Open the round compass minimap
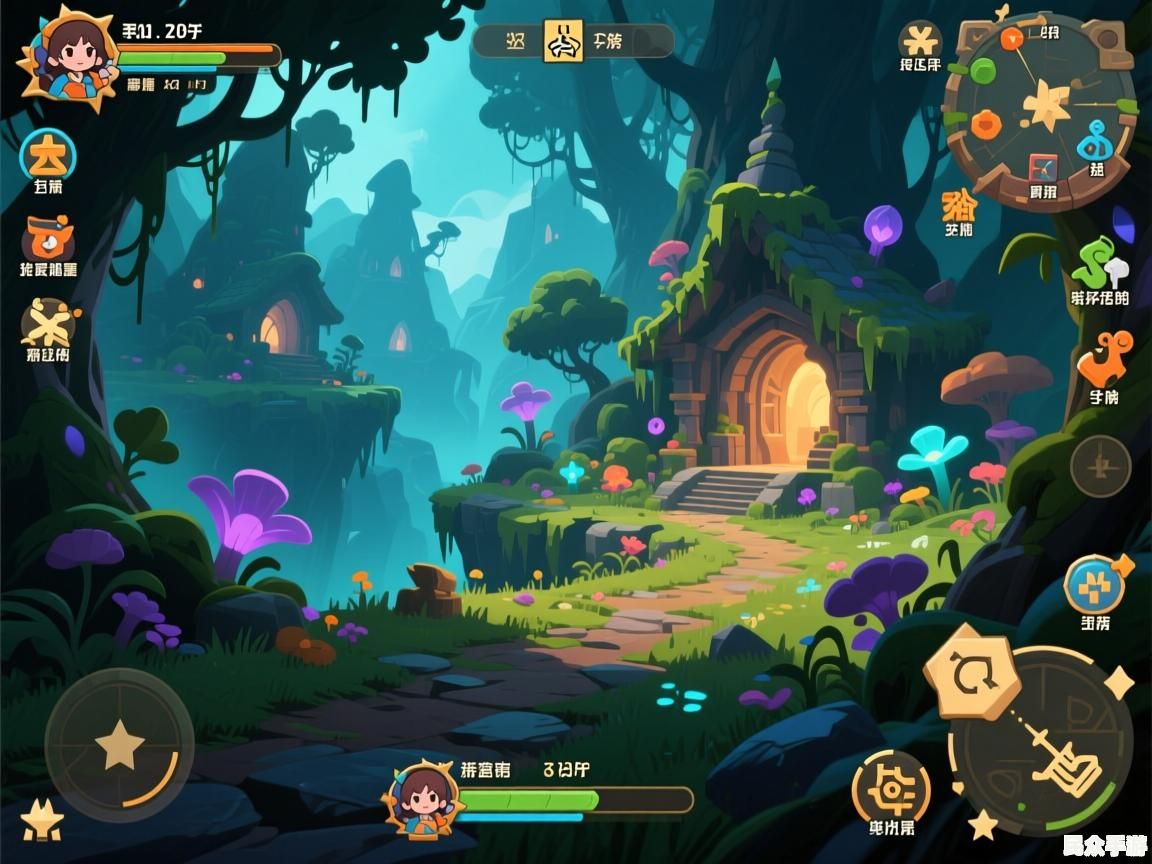The height and width of the screenshot is (864, 1152). pyautogui.click(x=1041, y=111)
